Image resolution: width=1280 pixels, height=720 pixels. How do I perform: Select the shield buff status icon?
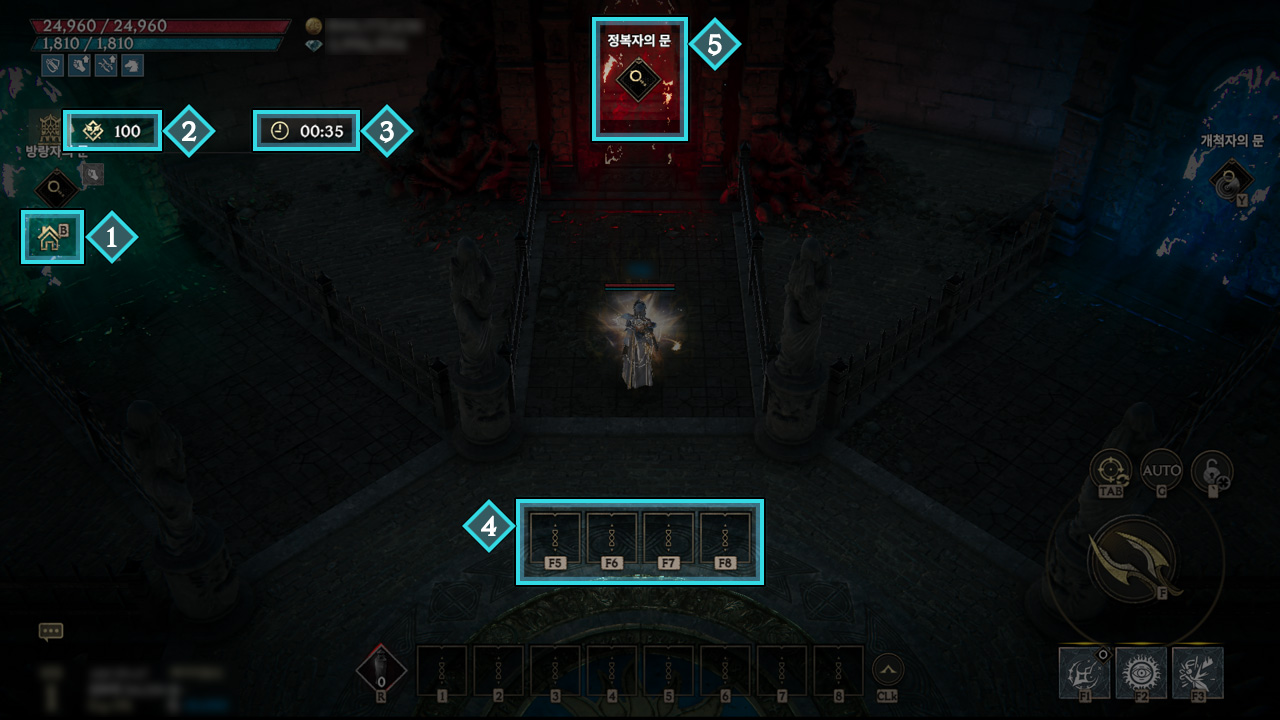53,66
